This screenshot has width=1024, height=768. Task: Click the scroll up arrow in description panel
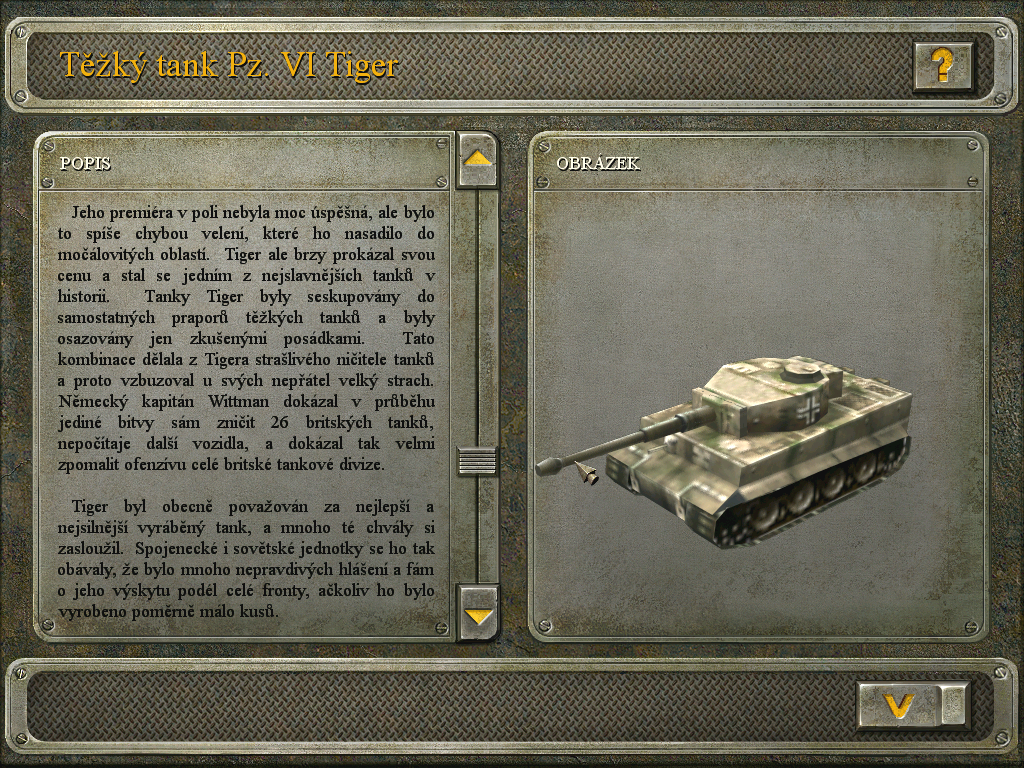477,159
